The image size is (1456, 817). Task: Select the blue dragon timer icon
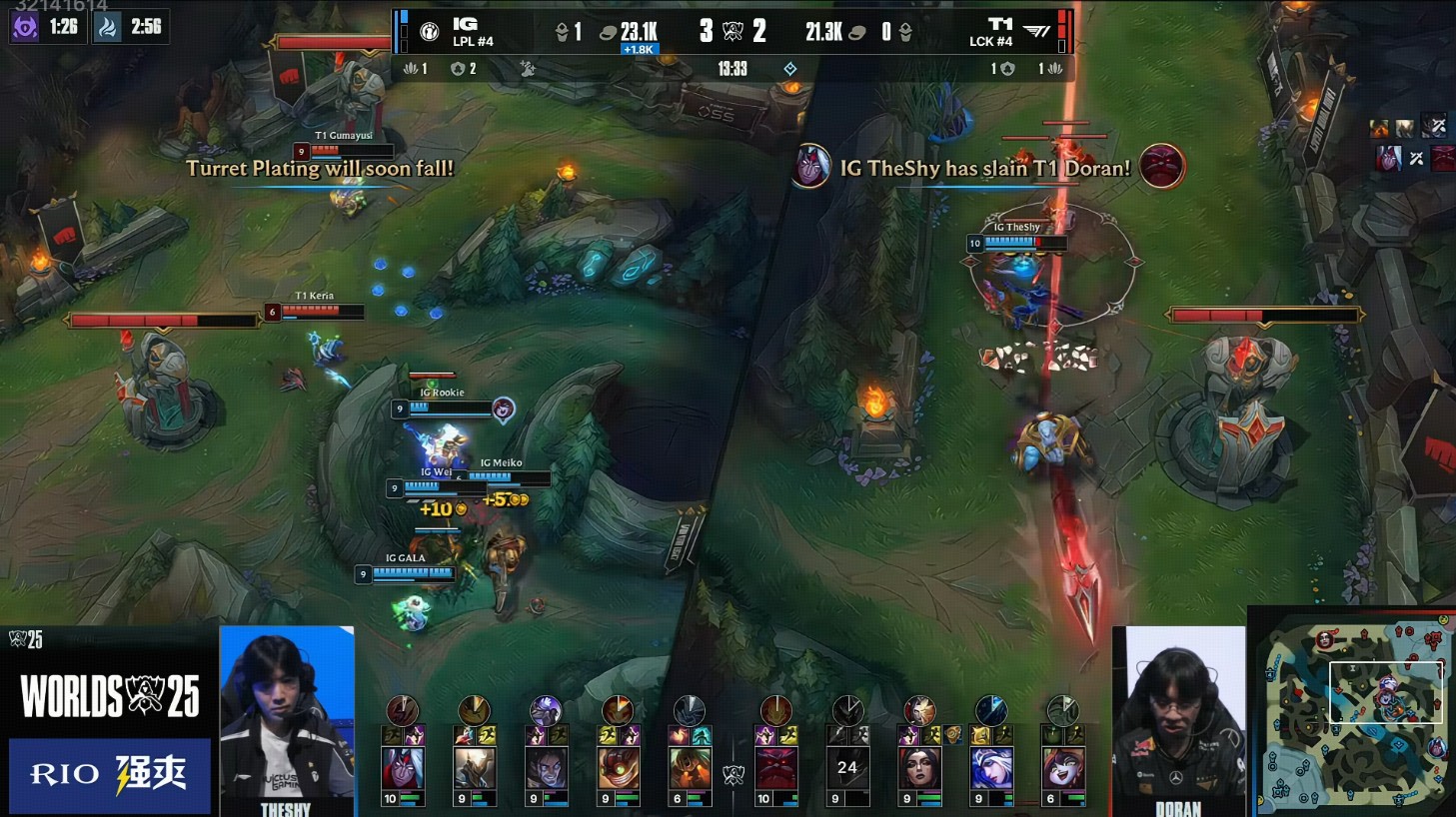click(x=108, y=27)
